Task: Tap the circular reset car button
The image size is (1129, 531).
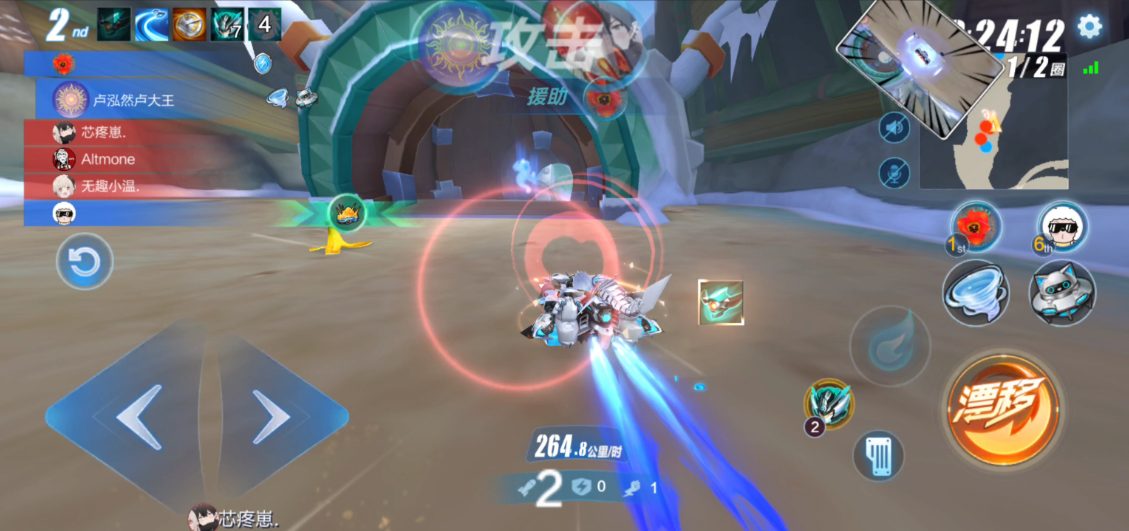Action: 84,263
